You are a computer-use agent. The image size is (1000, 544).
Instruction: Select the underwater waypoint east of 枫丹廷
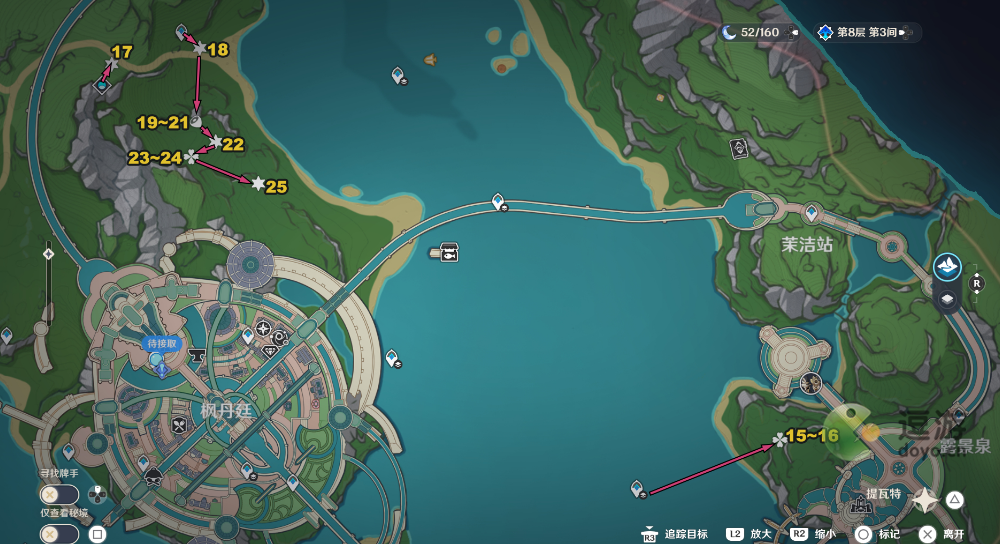(392, 357)
